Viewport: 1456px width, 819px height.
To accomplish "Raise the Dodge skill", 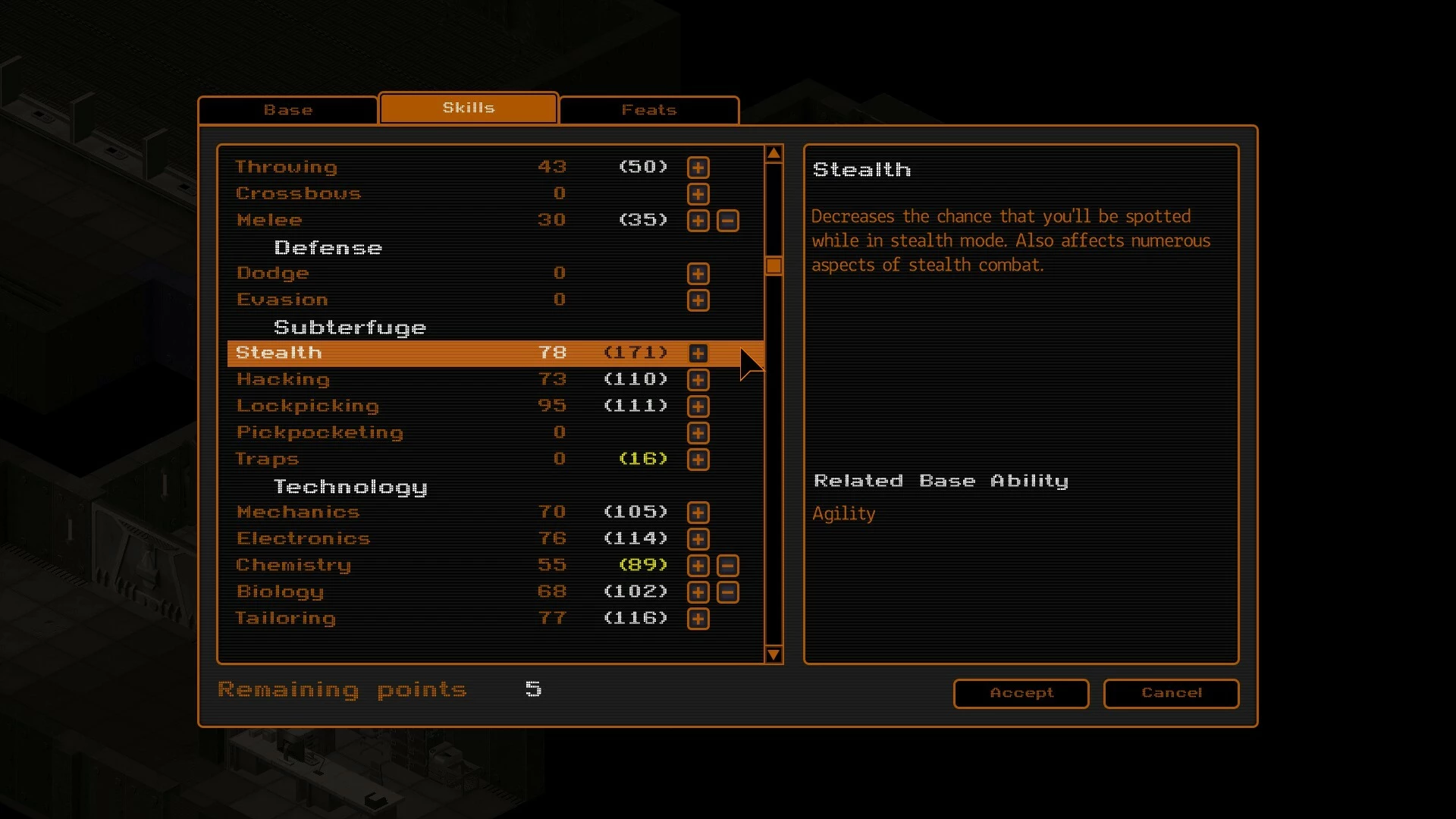I will click(x=698, y=274).
